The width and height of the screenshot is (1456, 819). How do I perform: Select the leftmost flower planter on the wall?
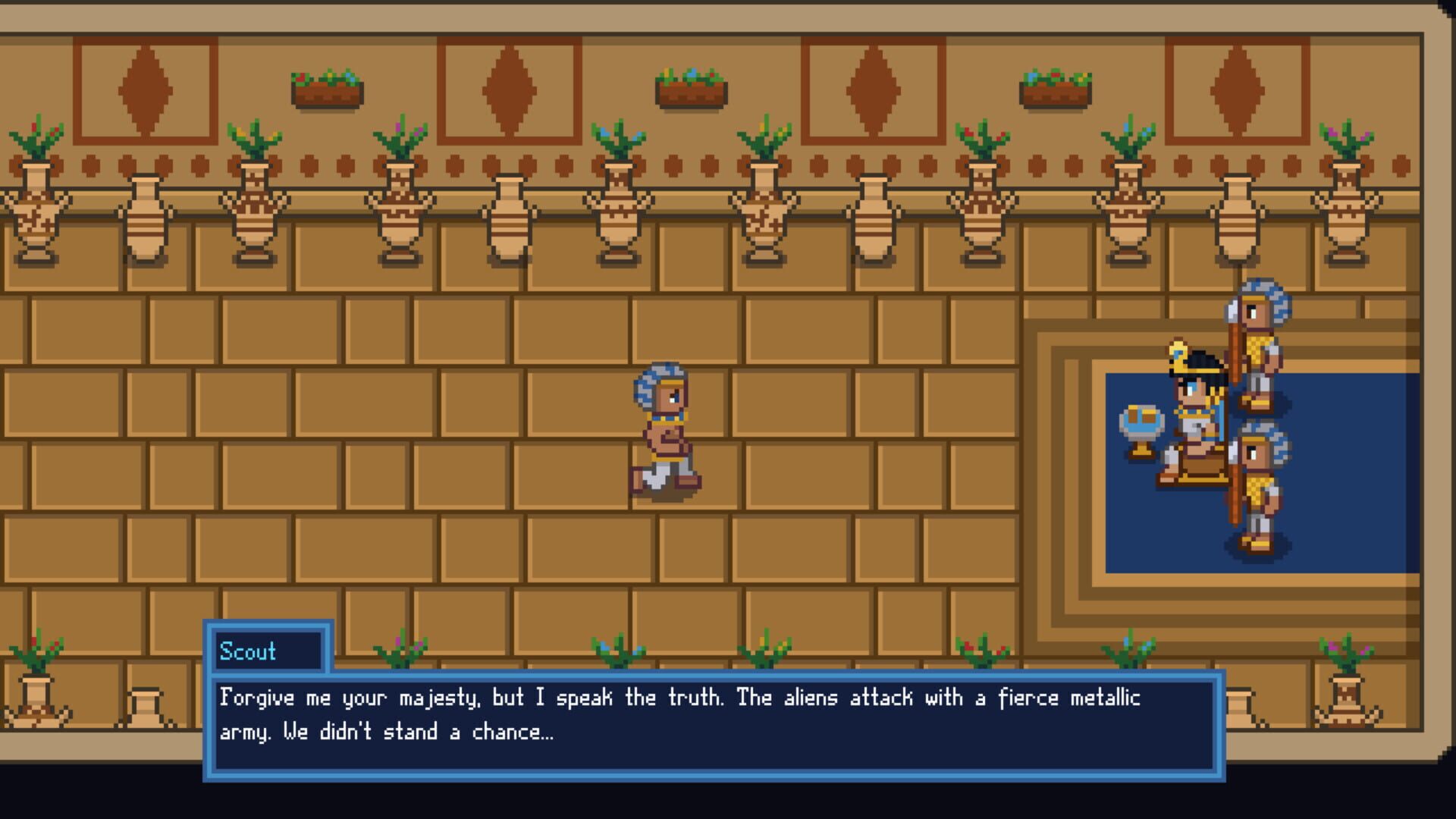click(326, 87)
